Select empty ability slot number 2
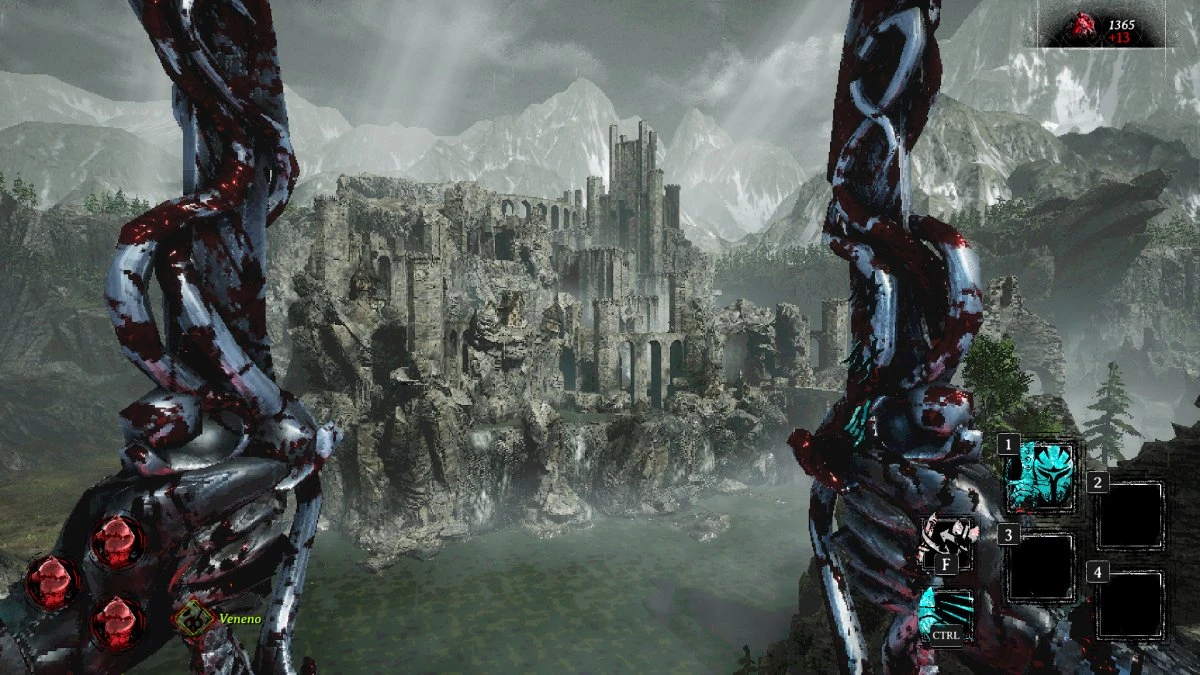The height and width of the screenshot is (675, 1200). point(1131,514)
